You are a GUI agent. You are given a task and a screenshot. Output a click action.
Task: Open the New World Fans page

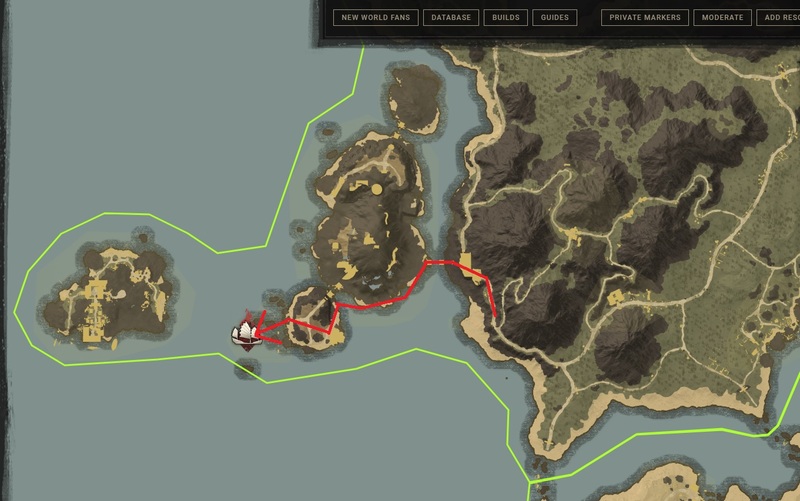pos(374,18)
